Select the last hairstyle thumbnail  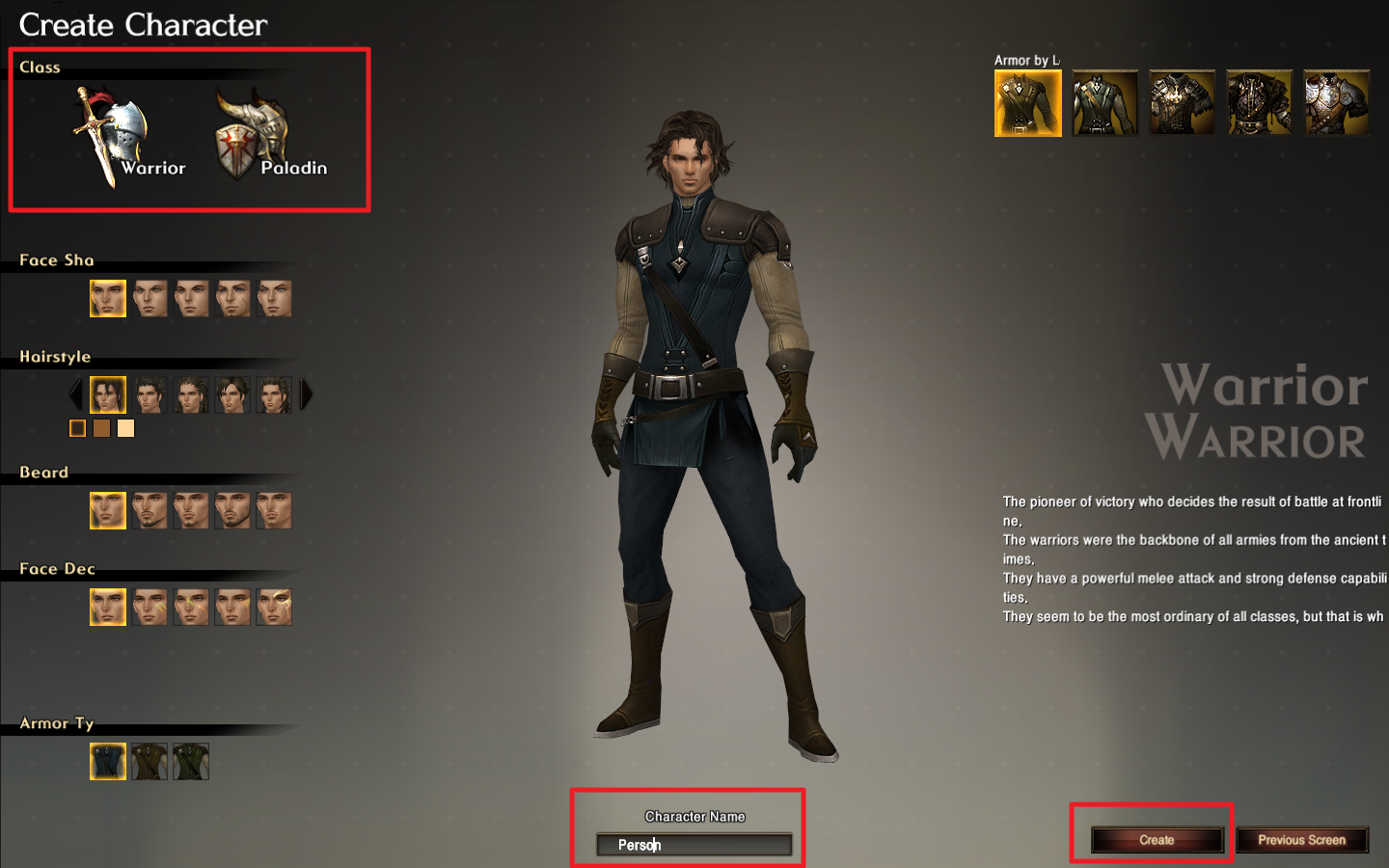[274, 395]
